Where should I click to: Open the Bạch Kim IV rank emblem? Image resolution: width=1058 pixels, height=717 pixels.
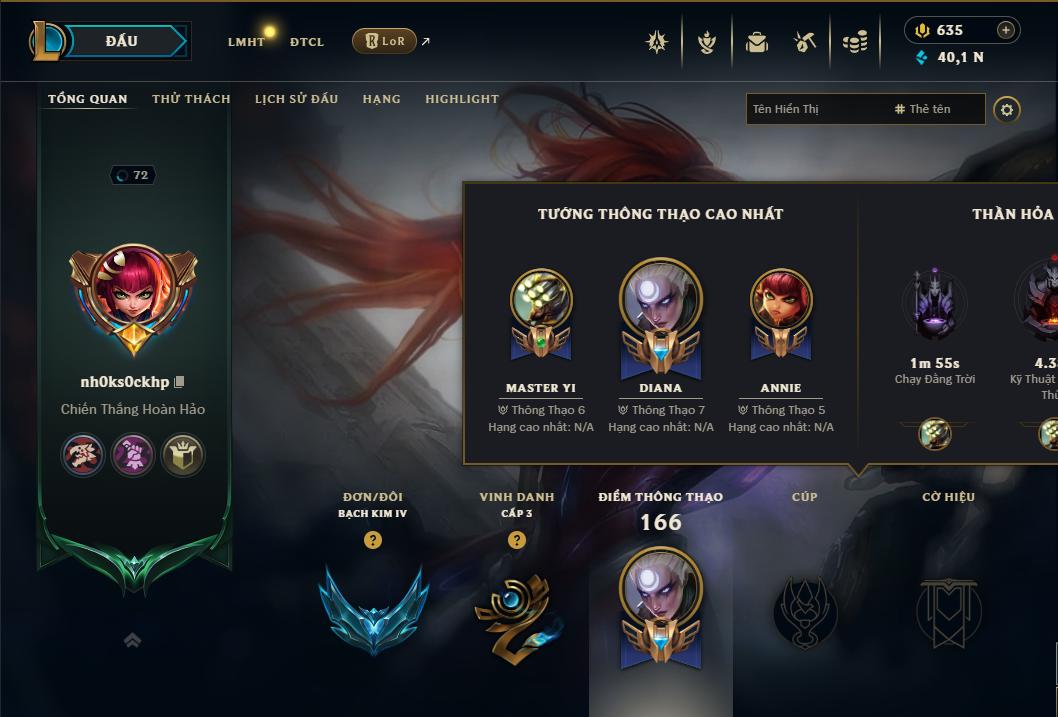pyautogui.click(x=374, y=608)
